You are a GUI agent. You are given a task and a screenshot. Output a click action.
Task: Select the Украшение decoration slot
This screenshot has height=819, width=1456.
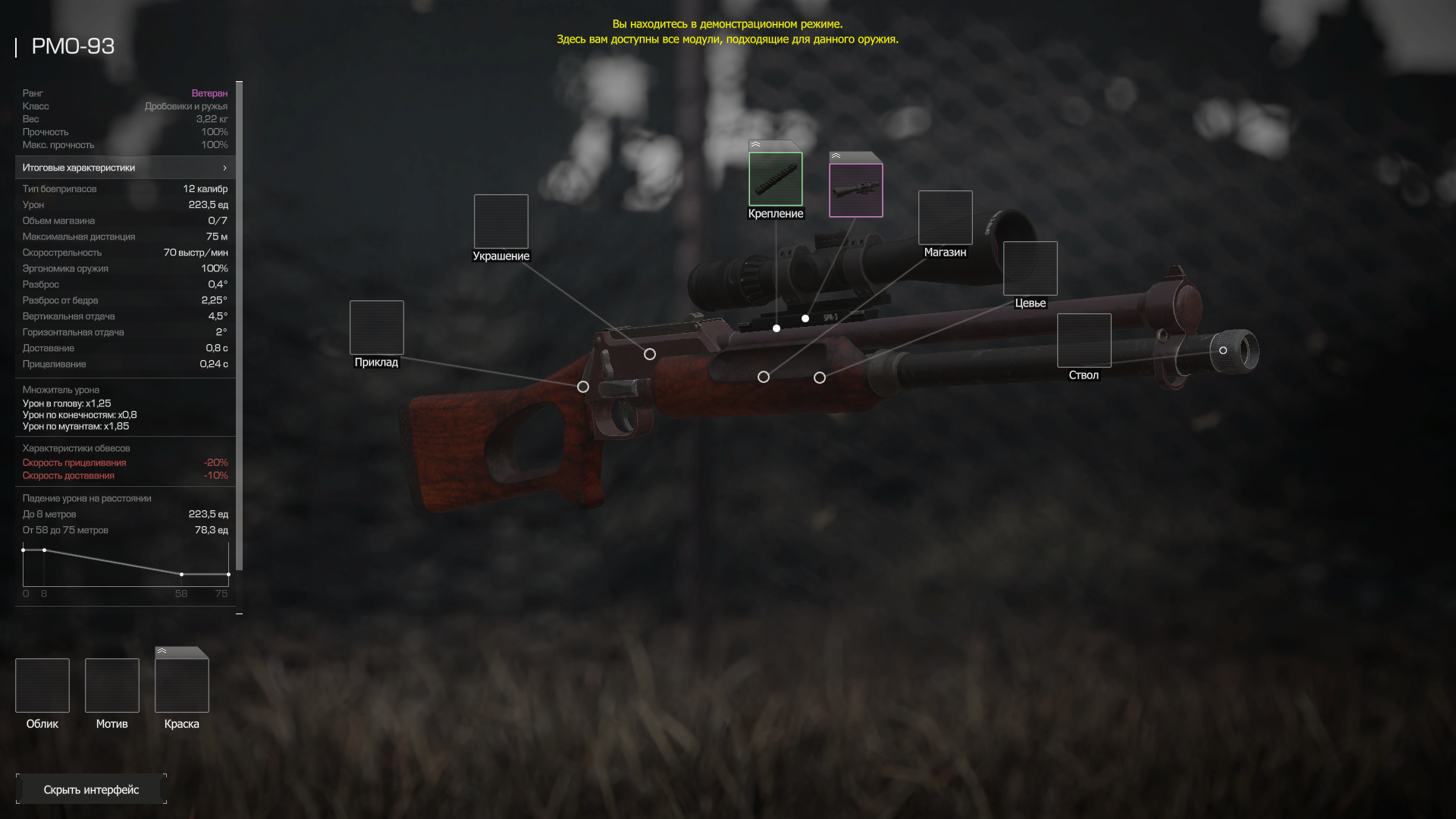(x=501, y=221)
